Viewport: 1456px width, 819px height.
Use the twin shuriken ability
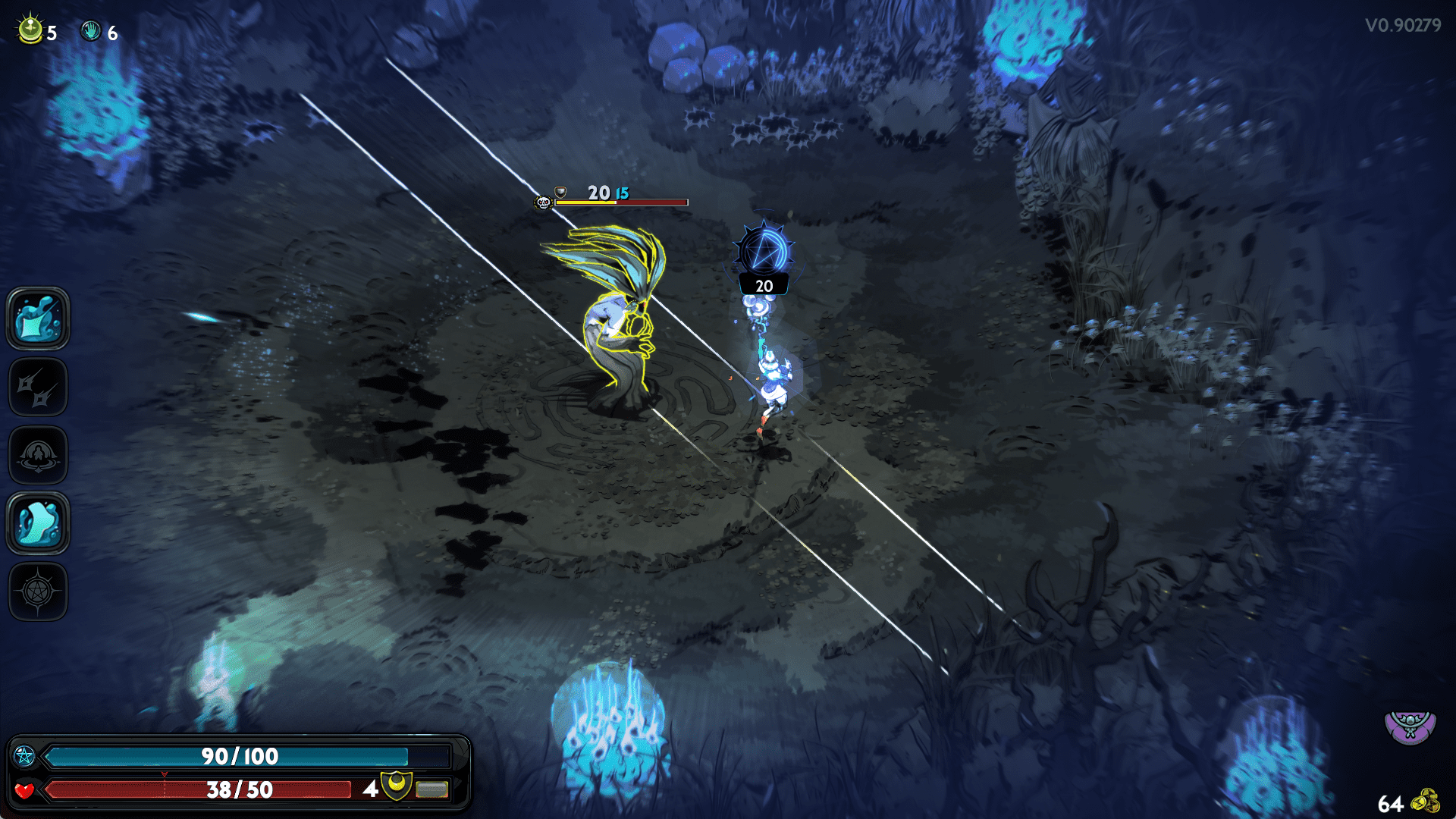38,388
